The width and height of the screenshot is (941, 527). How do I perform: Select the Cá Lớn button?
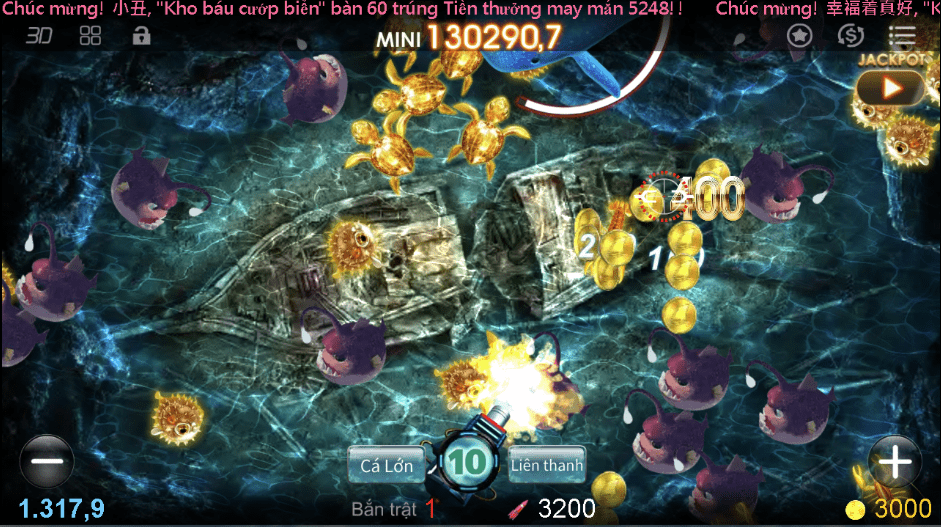click(x=386, y=464)
